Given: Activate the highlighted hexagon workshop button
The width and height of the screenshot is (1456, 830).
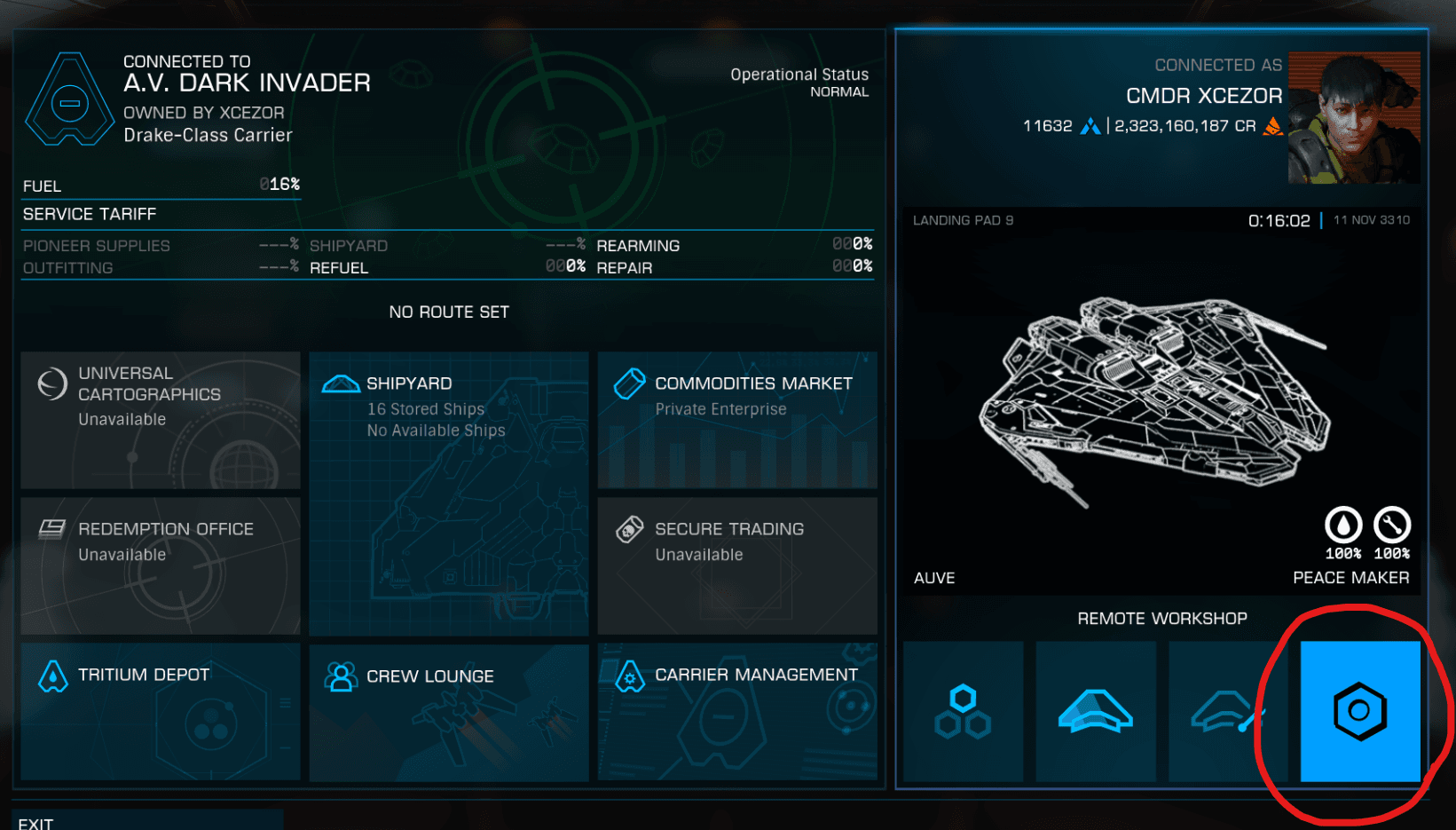Looking at the screenshot, I should [1360, 711].
